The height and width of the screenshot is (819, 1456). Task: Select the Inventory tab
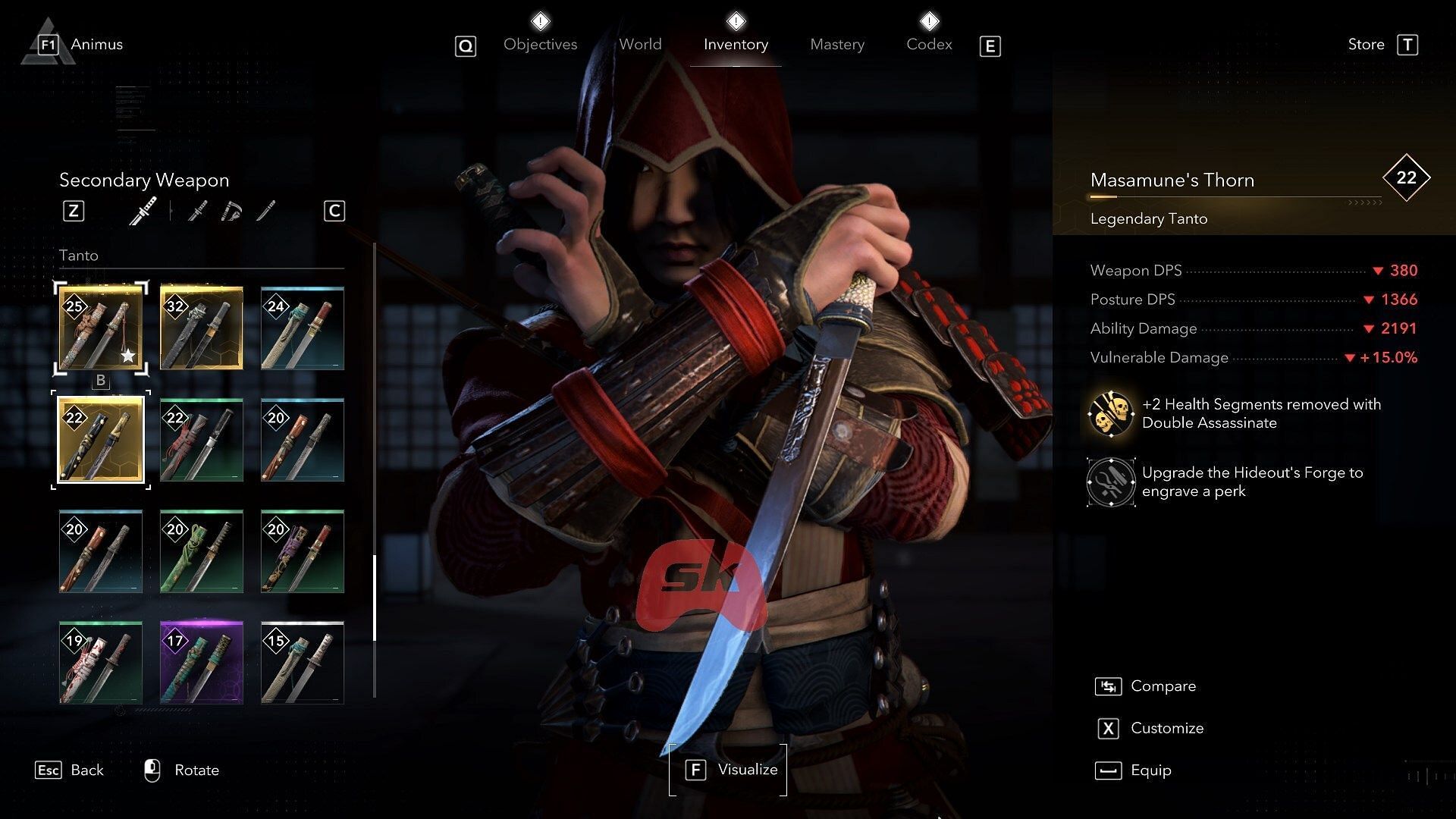[x=736, y=45]
